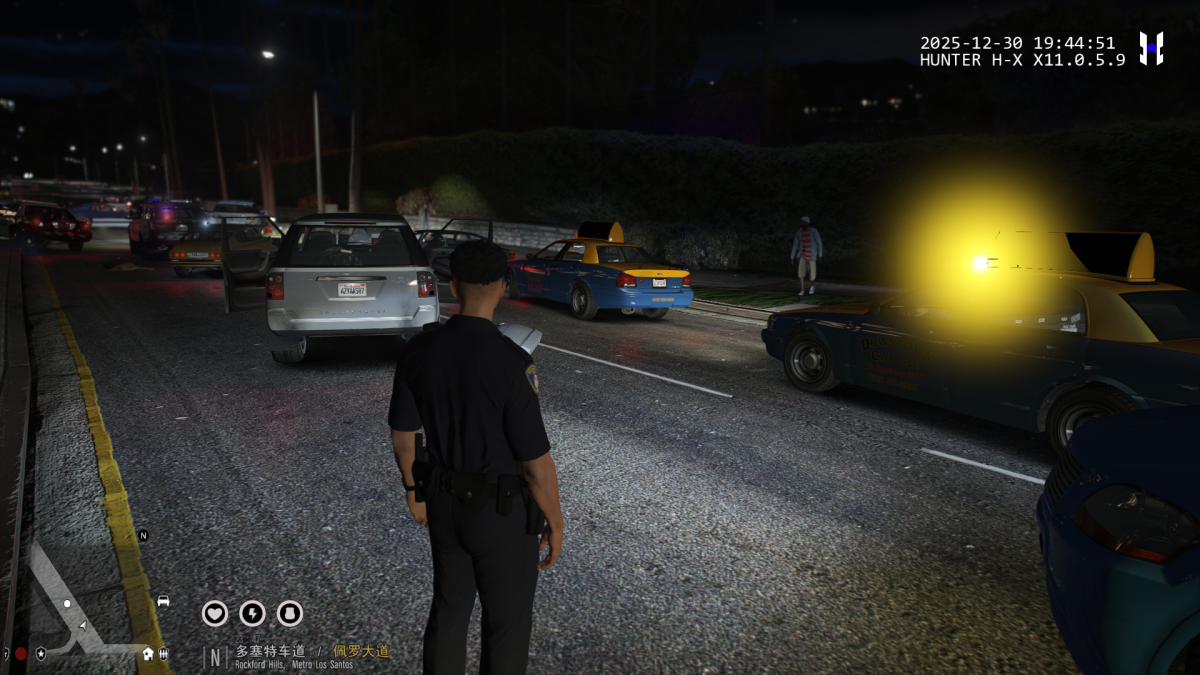
Task: Select the white car blip on the minimap
Action: point(163,601)
